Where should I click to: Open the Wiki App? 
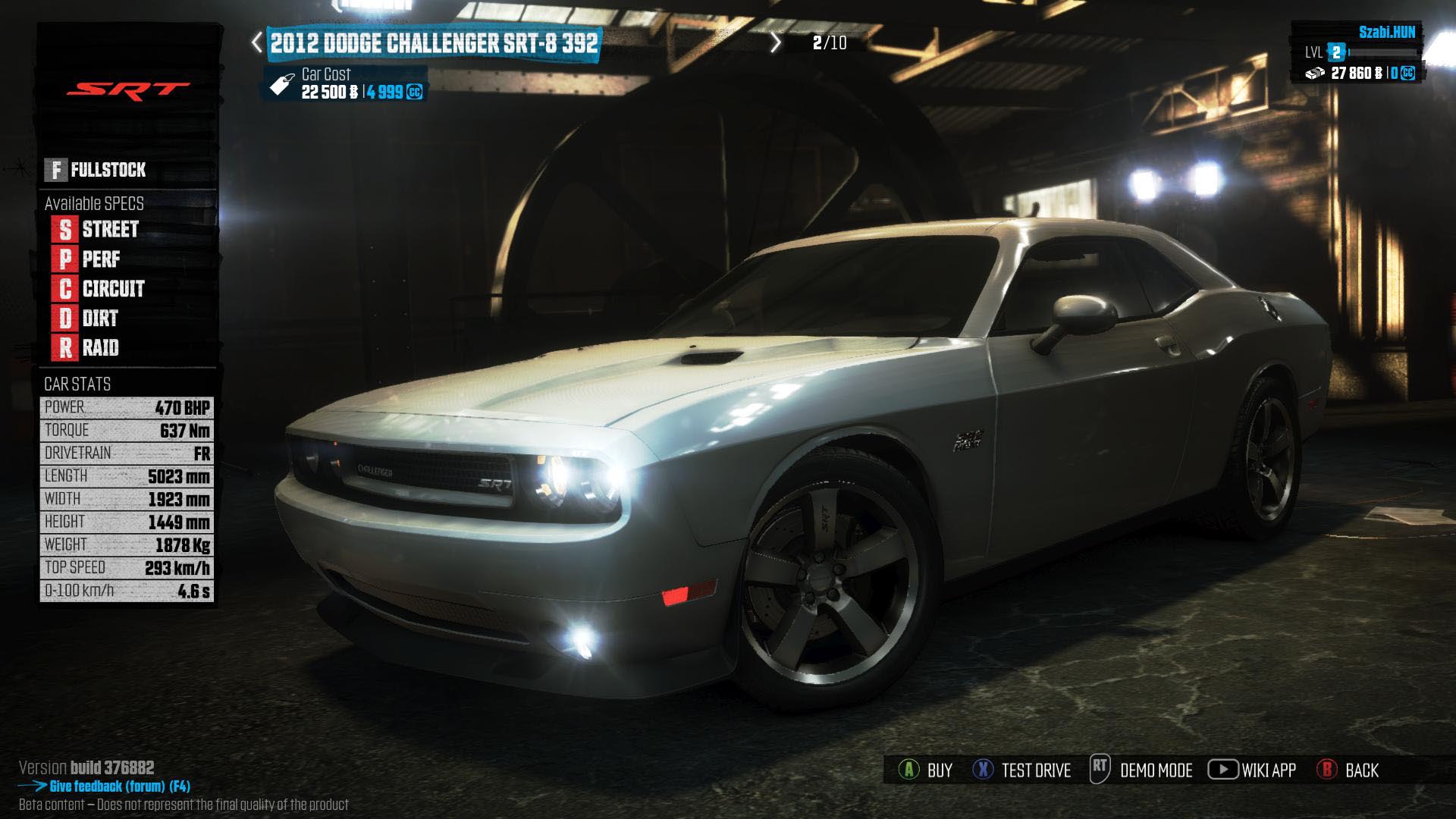(x=1252, y=770)
